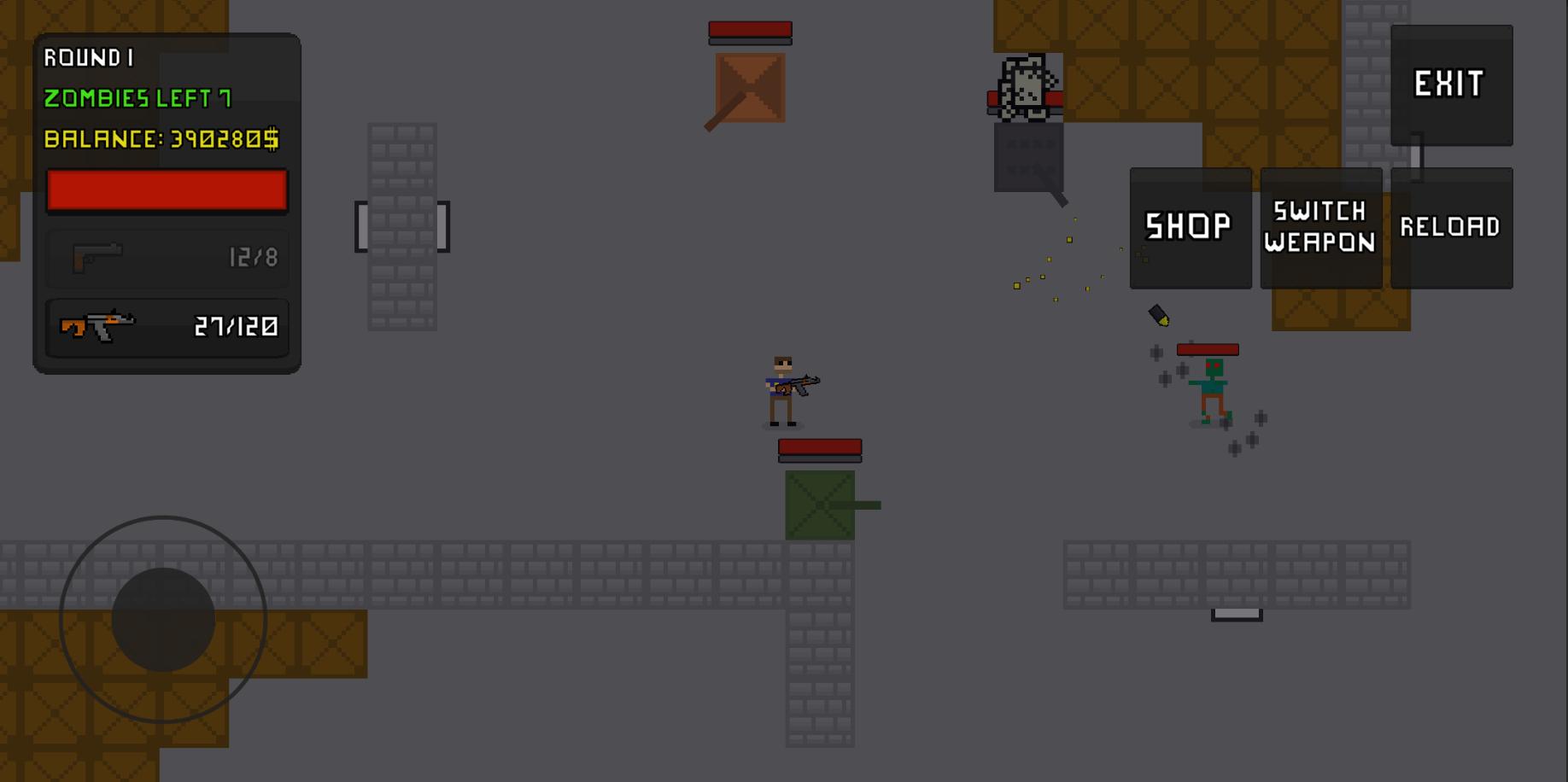The height and width of the screenshot is (782, 1568).
Task: Click the red health bar in the HUD
Action: (x=167, y=190)
